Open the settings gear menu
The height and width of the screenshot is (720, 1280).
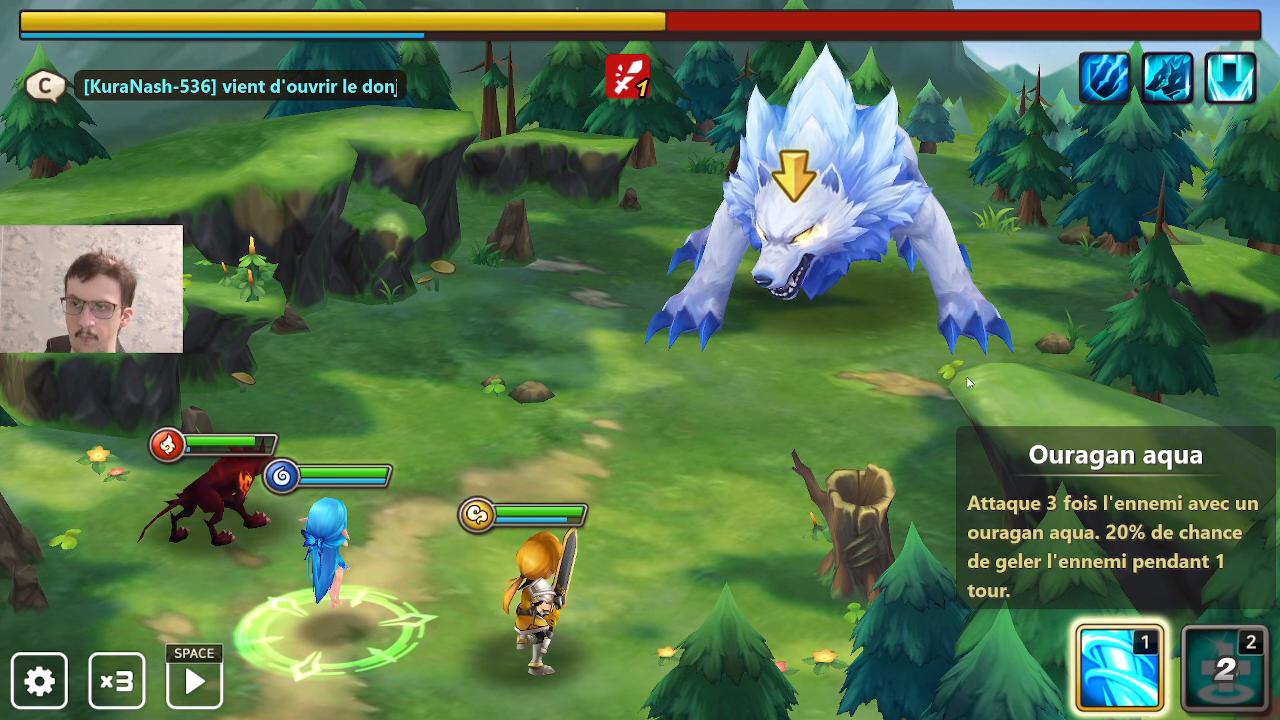(40, 681)
